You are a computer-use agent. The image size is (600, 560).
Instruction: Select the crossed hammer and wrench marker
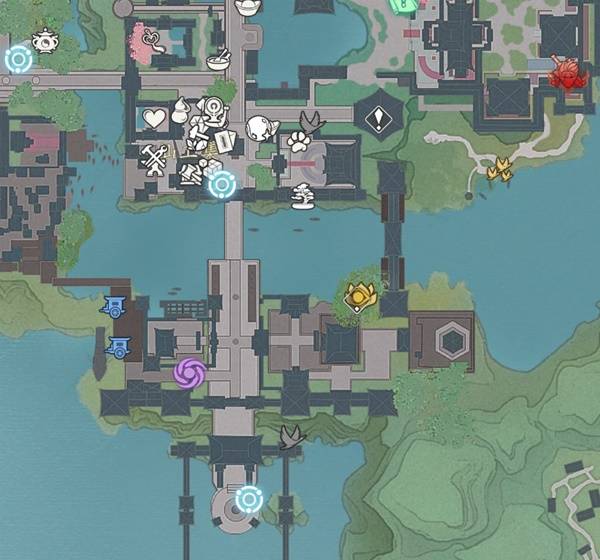(155, 160)
